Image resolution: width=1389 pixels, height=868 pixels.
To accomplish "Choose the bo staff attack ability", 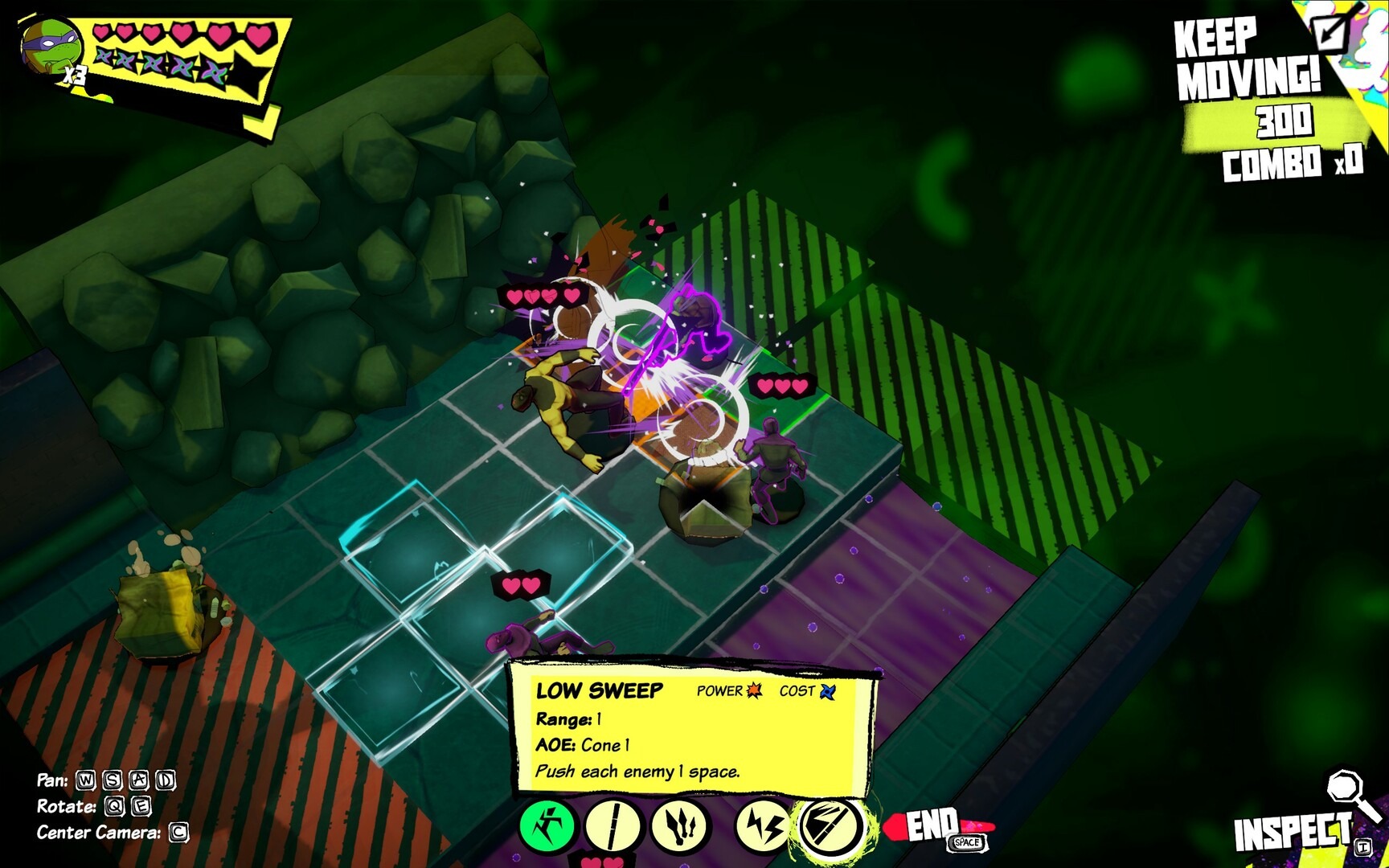I will point(613,825).
